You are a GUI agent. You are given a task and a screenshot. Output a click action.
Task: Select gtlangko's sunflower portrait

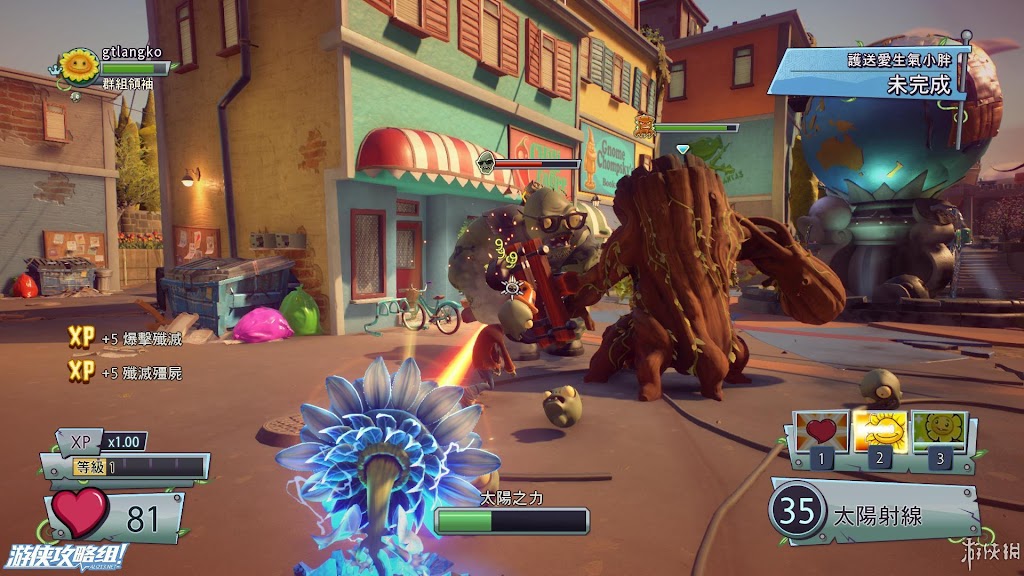tap(78, 67)
